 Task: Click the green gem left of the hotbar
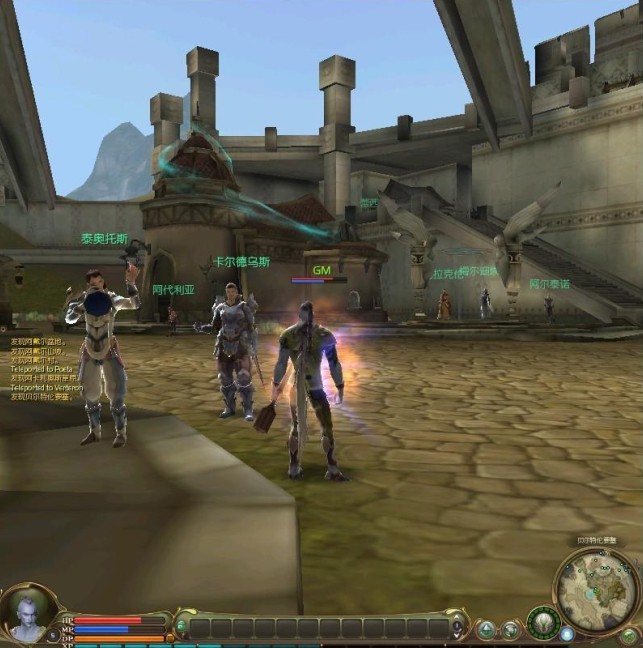point(181,628)
